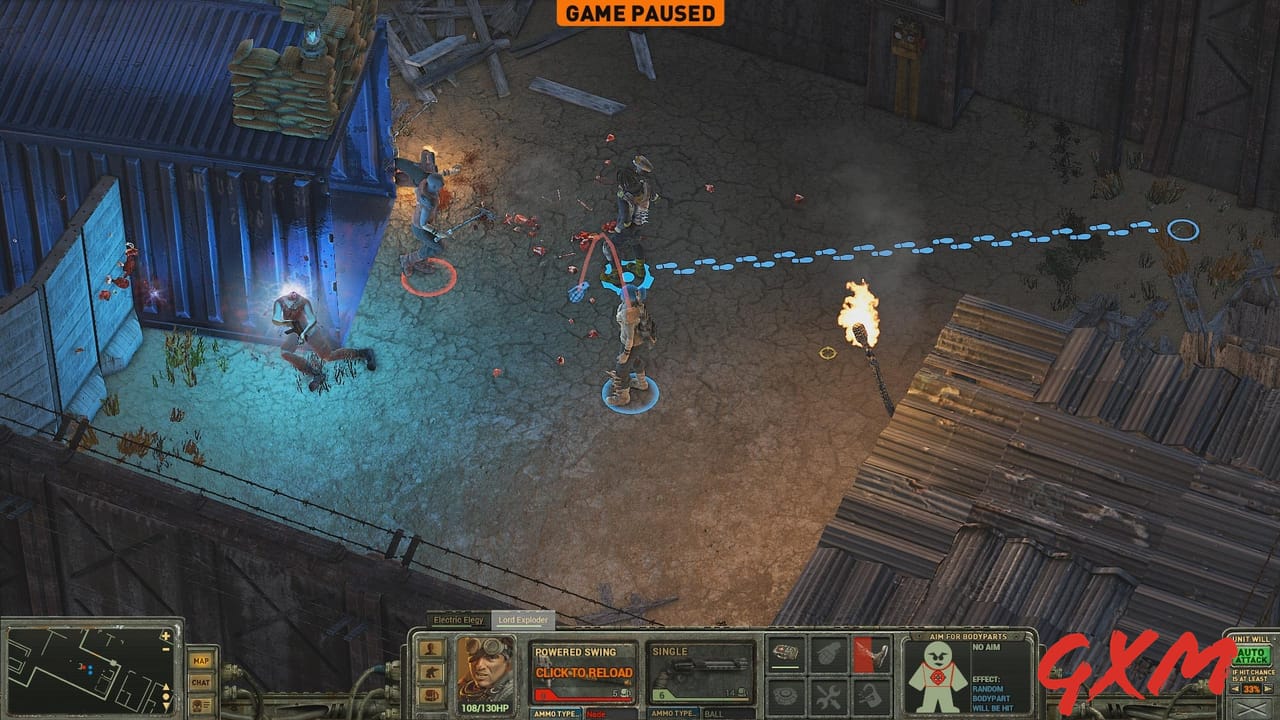The width and height of the screenshot is (1280, 720).
Task: Click CLICK TO RELOAD on Powered Swing
Action: tap(584, 671)
